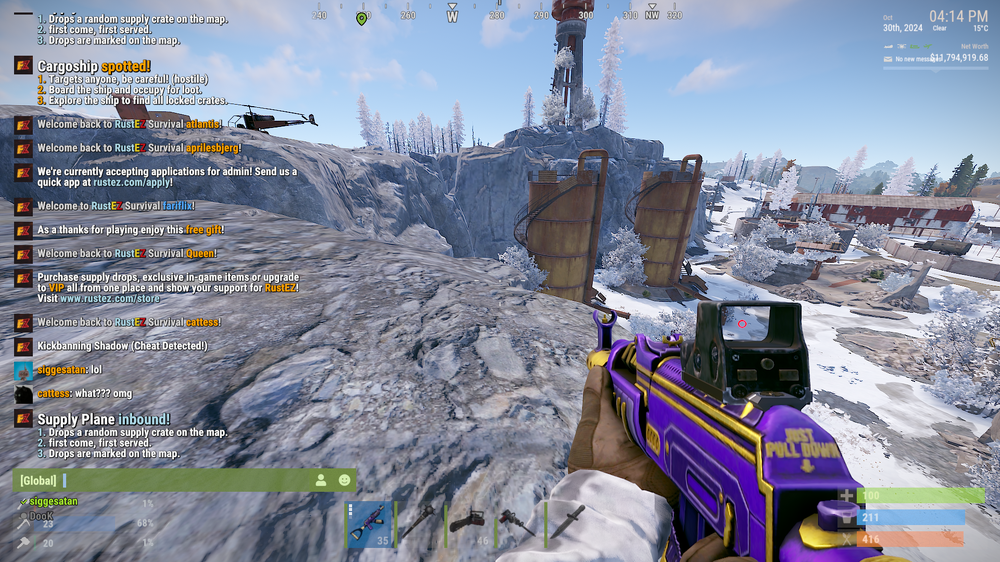Click the cattess chat message avatar
The height and width of the screenshot is (562, 1000).
pos(23,394)
